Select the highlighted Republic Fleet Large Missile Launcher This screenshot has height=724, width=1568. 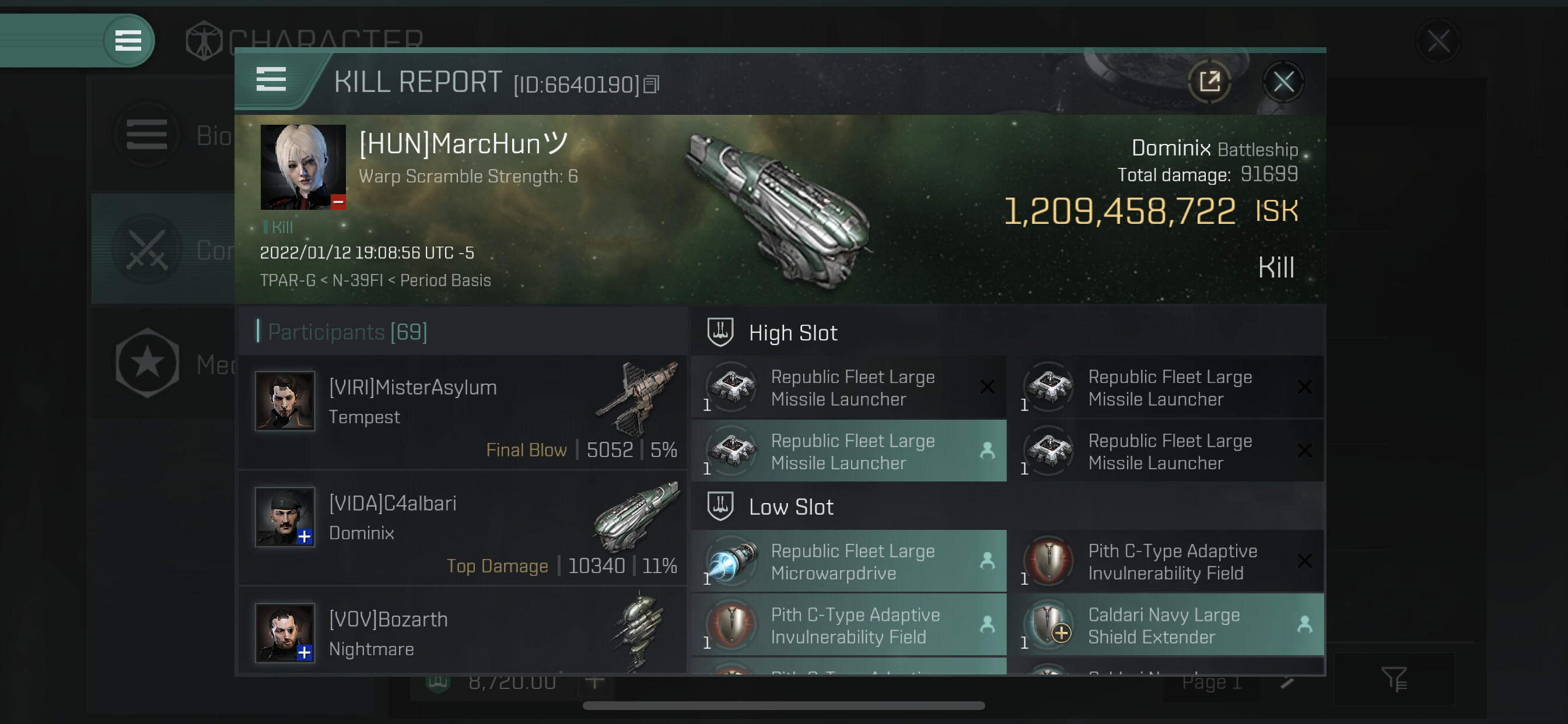(x=849, y=451)
